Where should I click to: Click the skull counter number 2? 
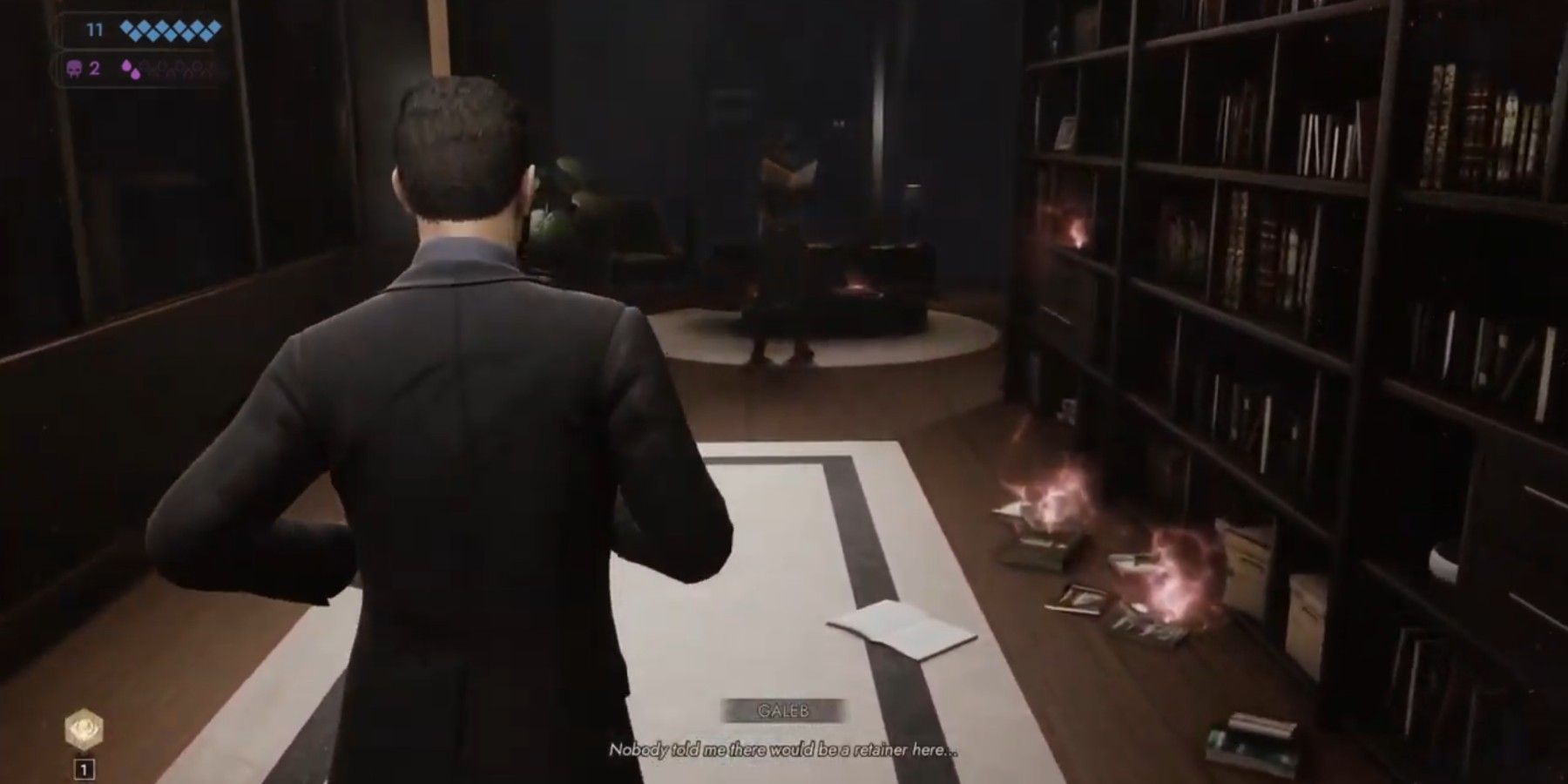(x=94, y=68)
